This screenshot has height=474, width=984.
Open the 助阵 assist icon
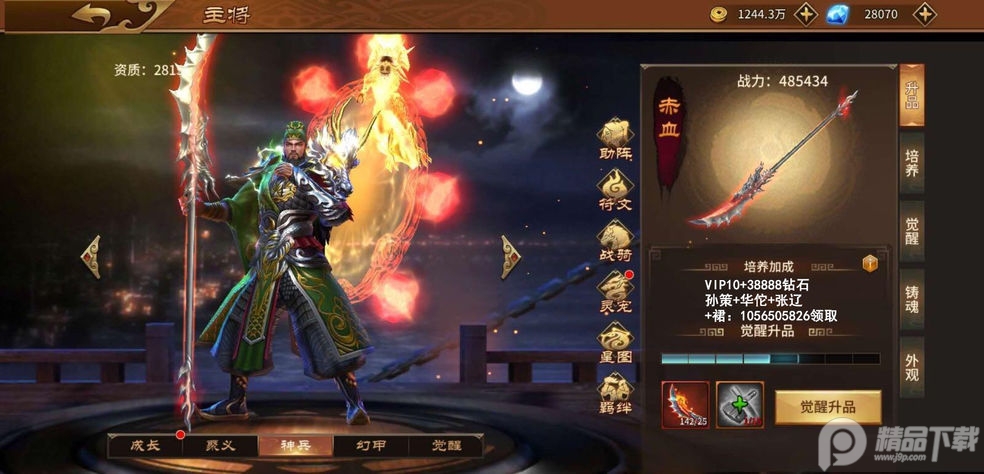tap(615, 139)
